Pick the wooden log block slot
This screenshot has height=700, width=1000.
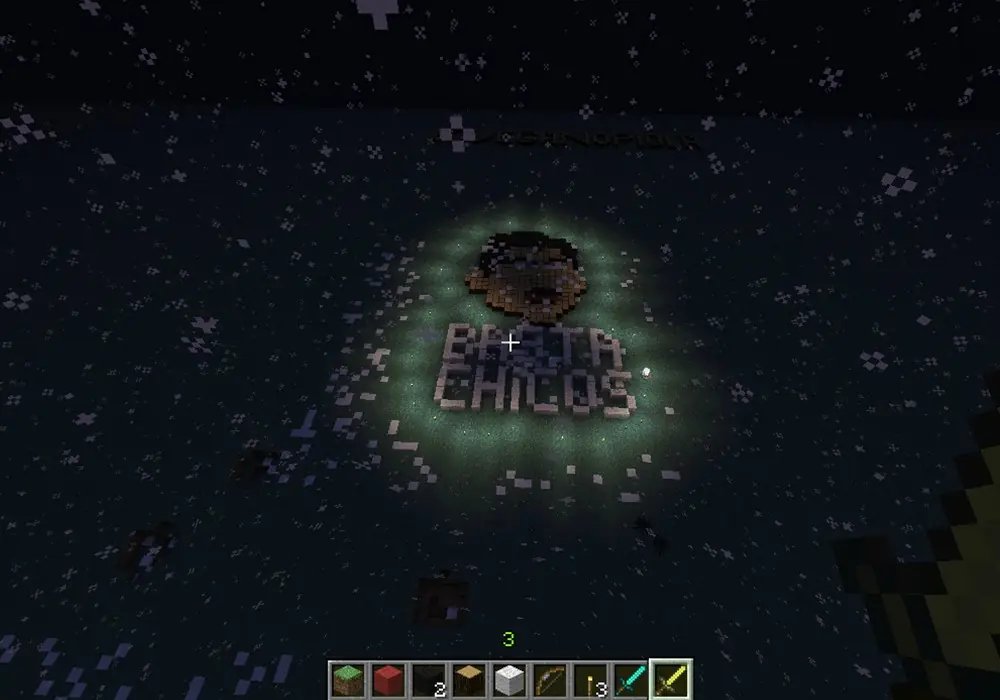(x=469, y=679)
